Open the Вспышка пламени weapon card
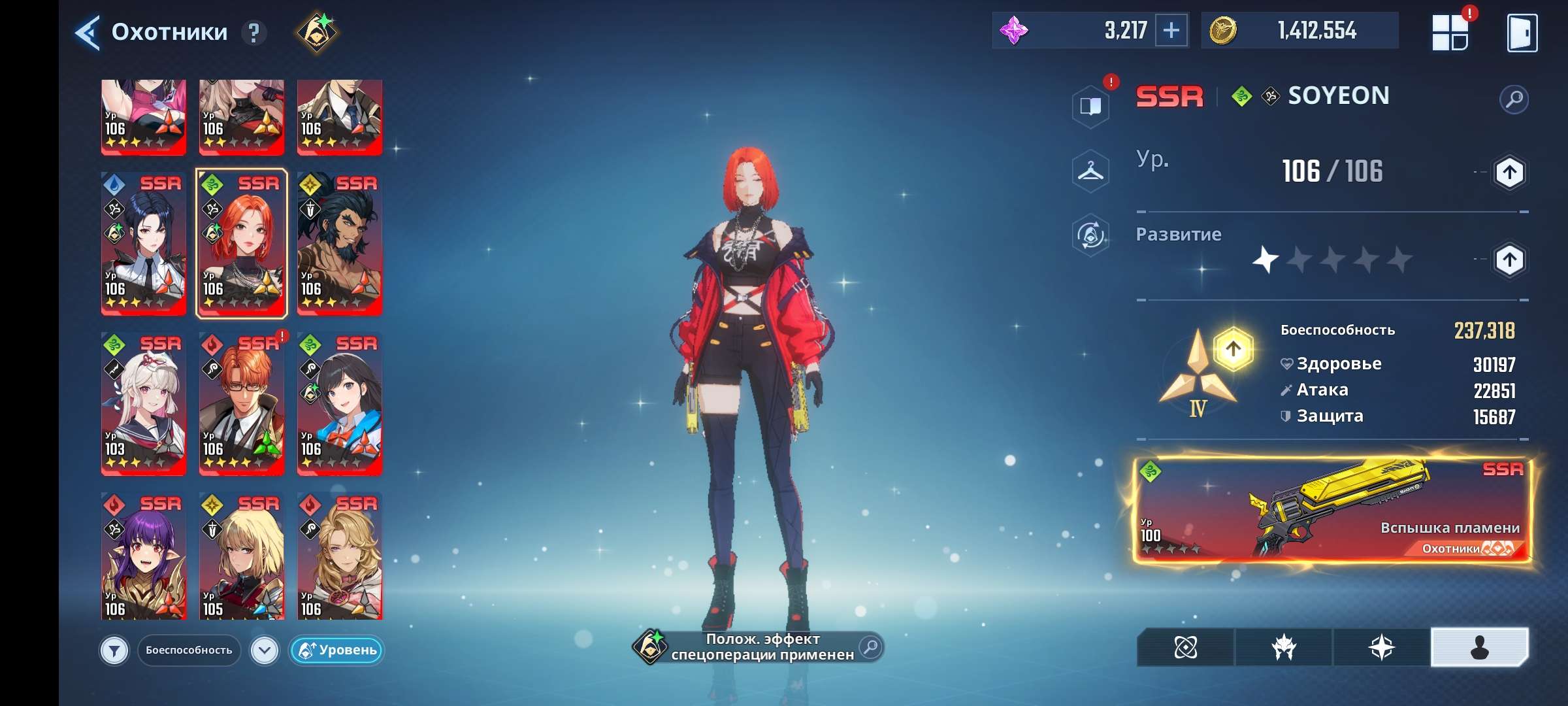Image resolution: width=1568 pixels, height=706 pixels. 1331,510
